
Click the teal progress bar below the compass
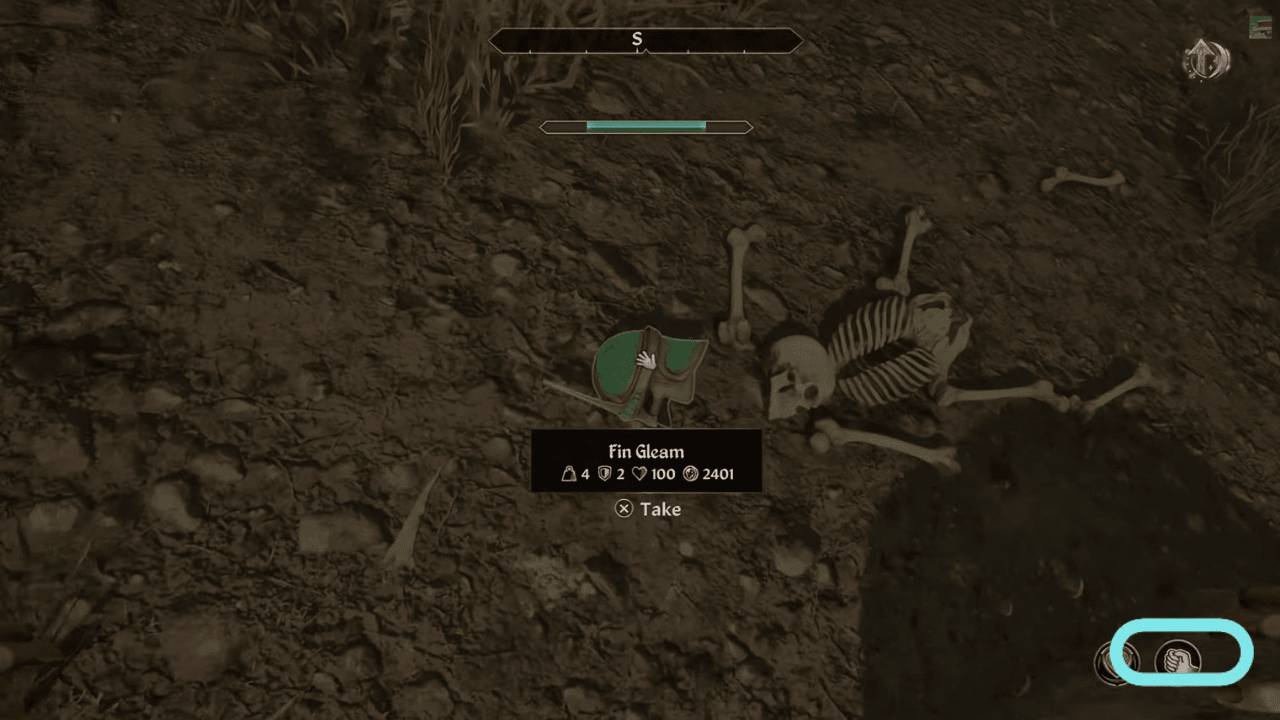[x=645, y=127]
